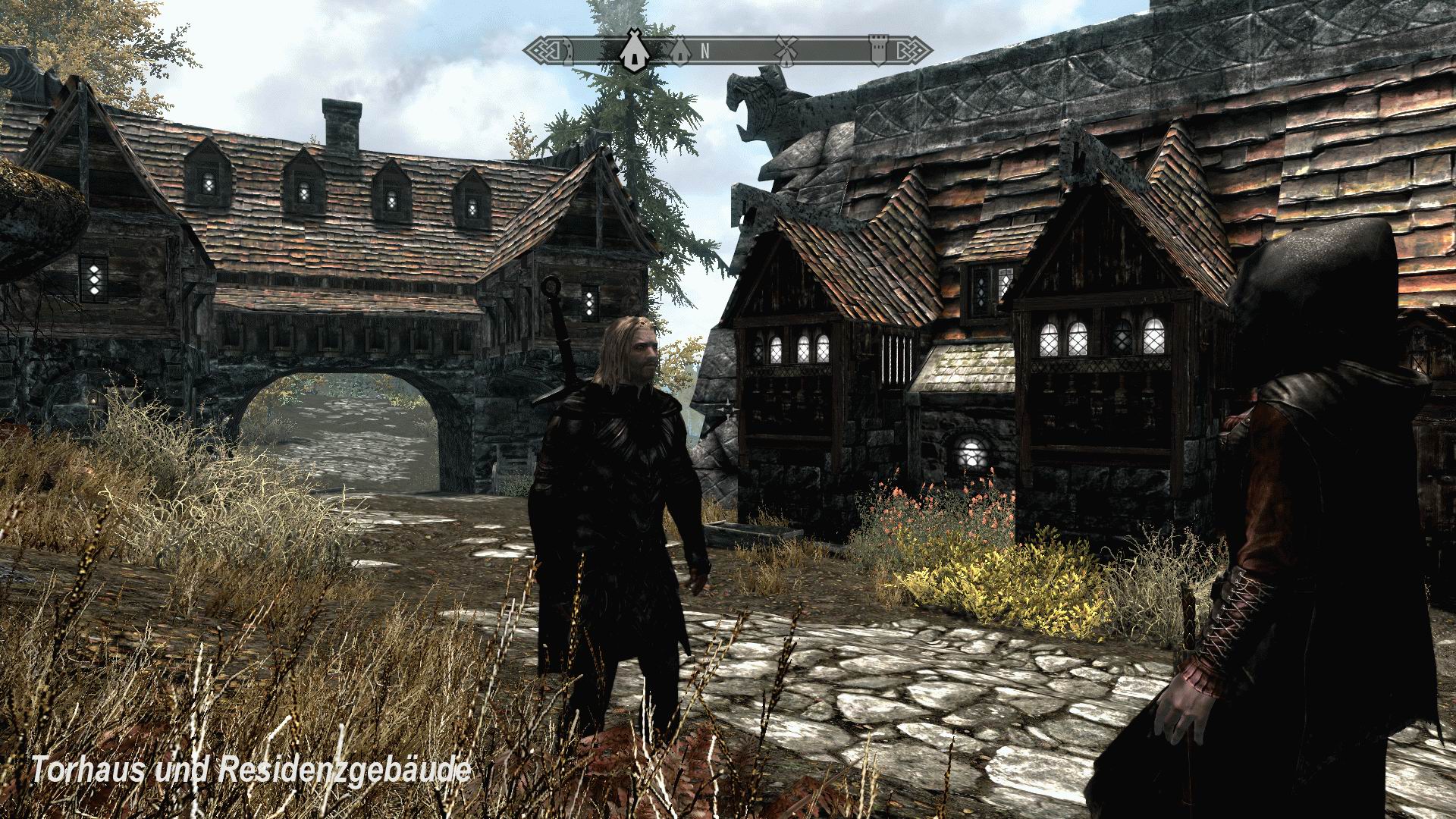Click the left knotwork cap of the compass bar
Screen dimensions: 1456x819
tap(548, 51)
